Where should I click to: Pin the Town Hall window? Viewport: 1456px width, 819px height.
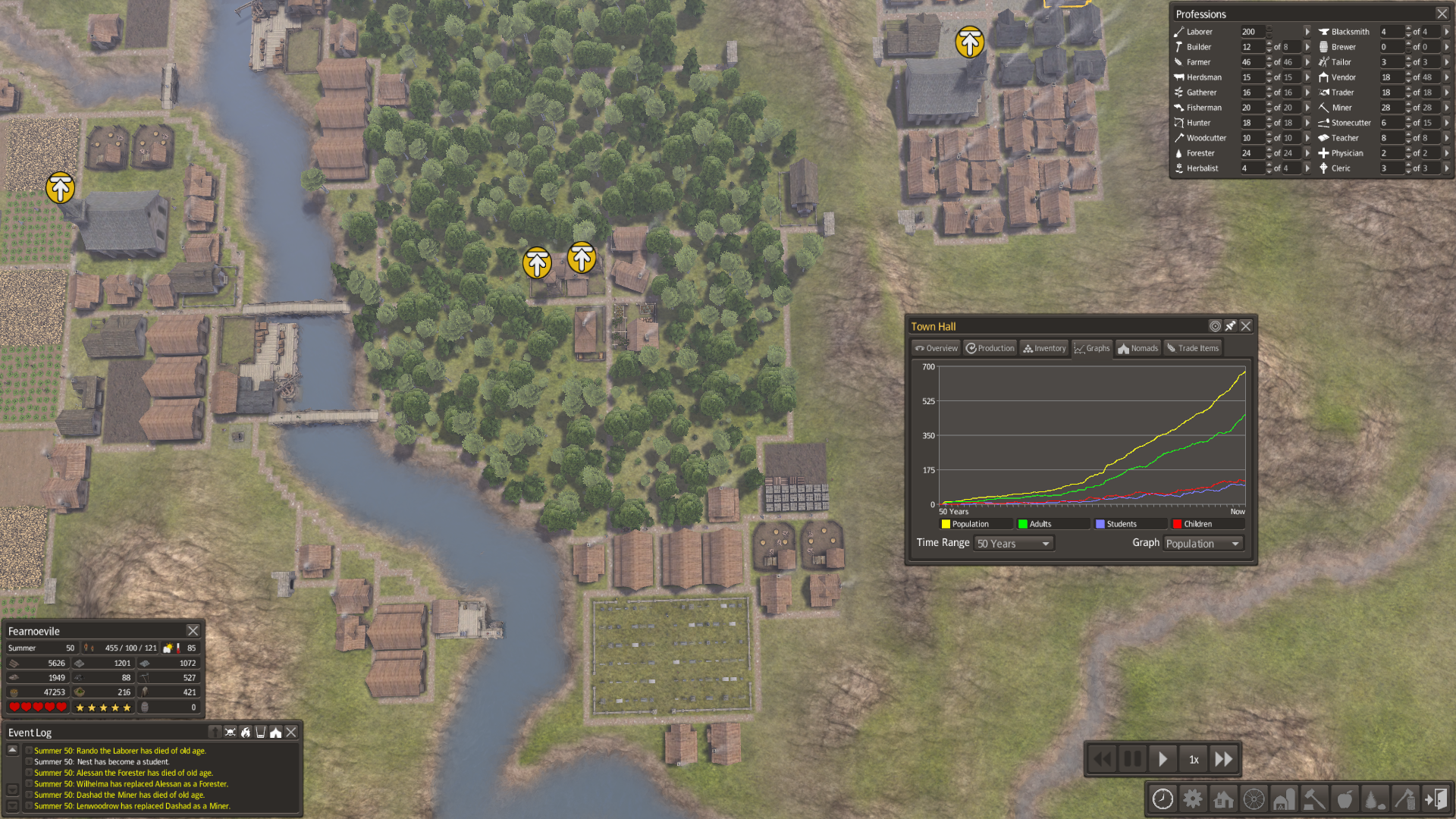point(1230,326)
